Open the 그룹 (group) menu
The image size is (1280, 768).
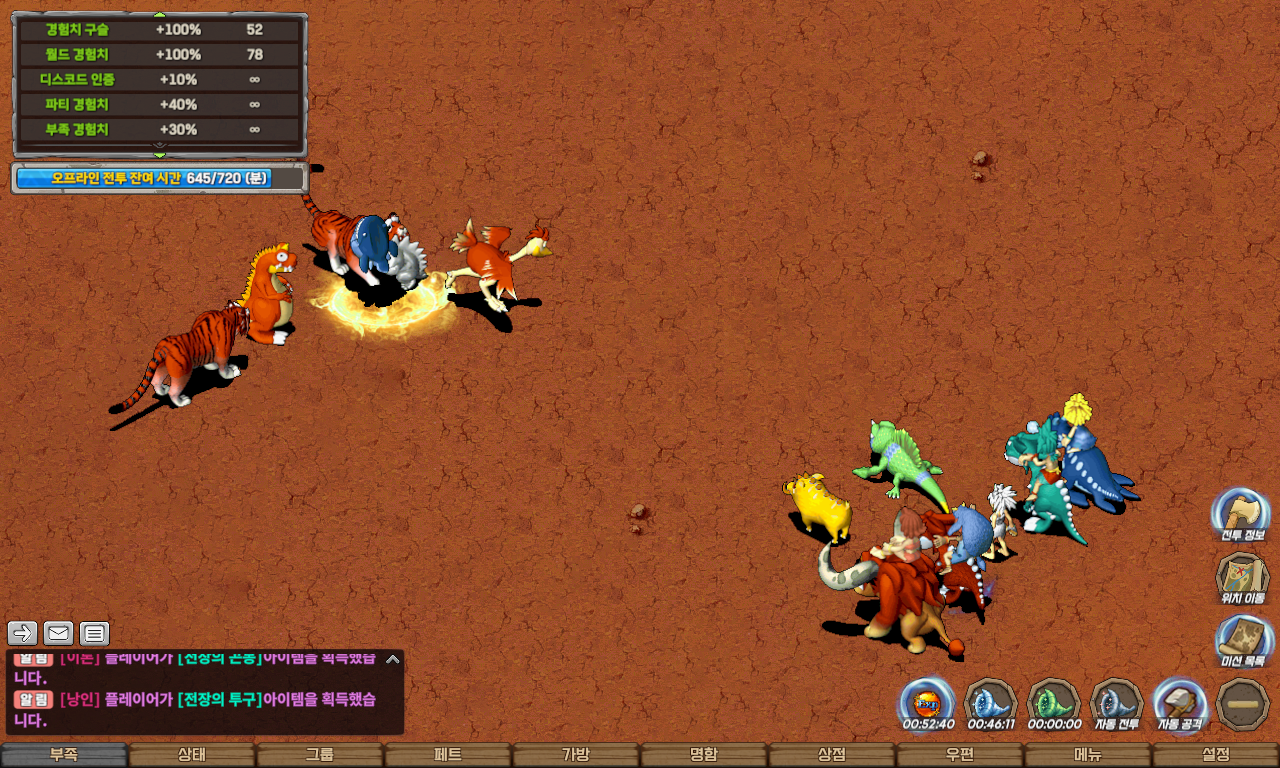point(320,755)
